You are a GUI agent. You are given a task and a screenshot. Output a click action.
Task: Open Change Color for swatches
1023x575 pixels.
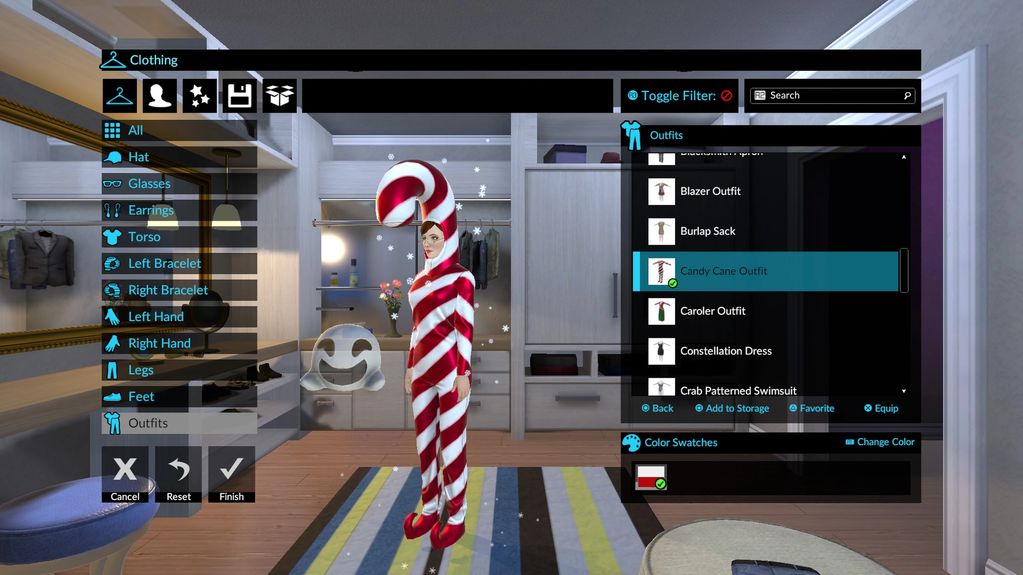pos(879,442)
